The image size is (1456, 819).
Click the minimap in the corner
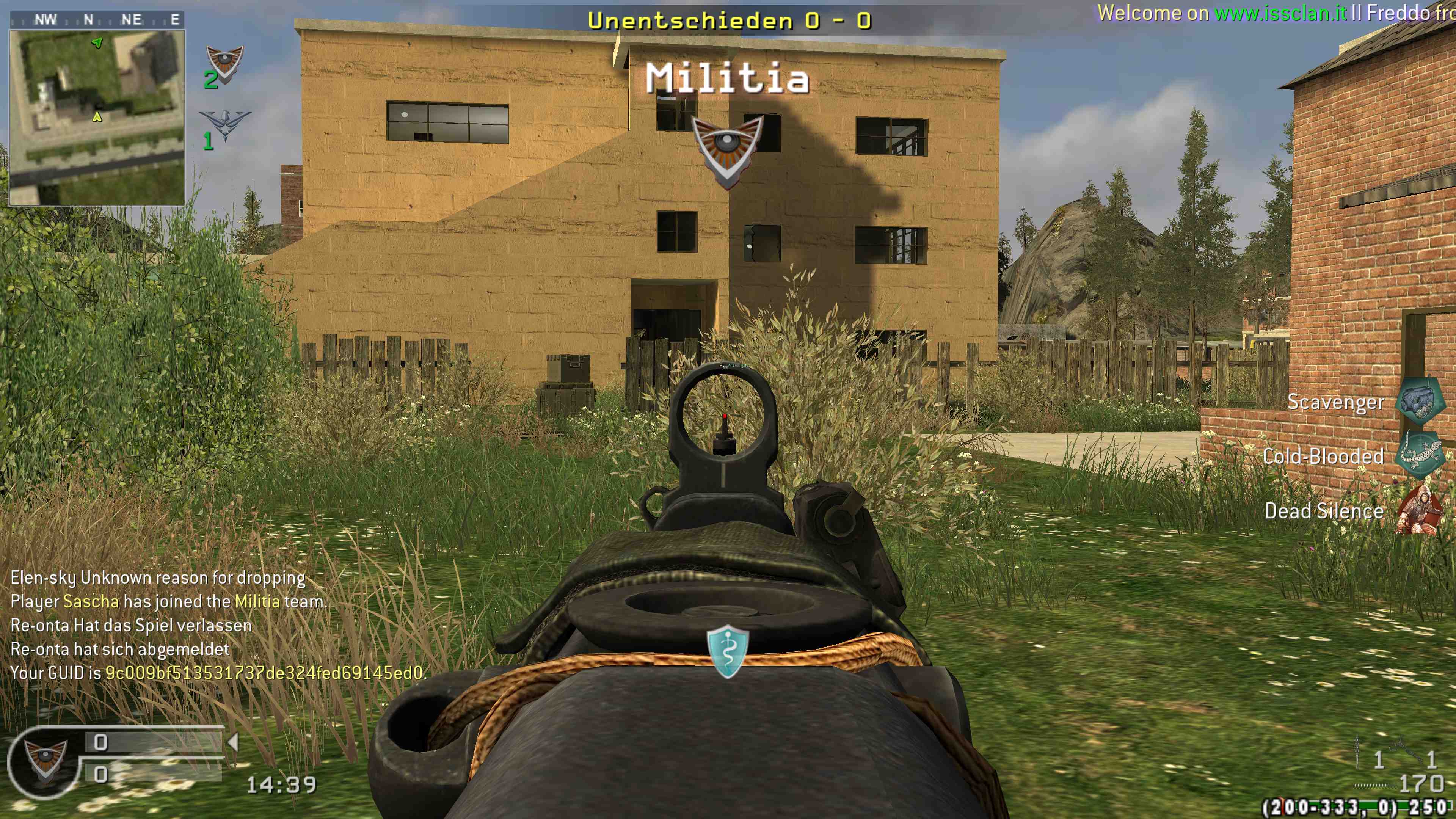coord(97,118)
